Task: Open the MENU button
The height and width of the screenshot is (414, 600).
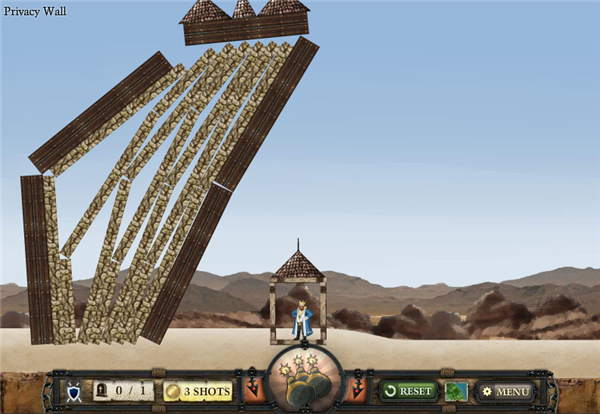Action: click(505, 391)
